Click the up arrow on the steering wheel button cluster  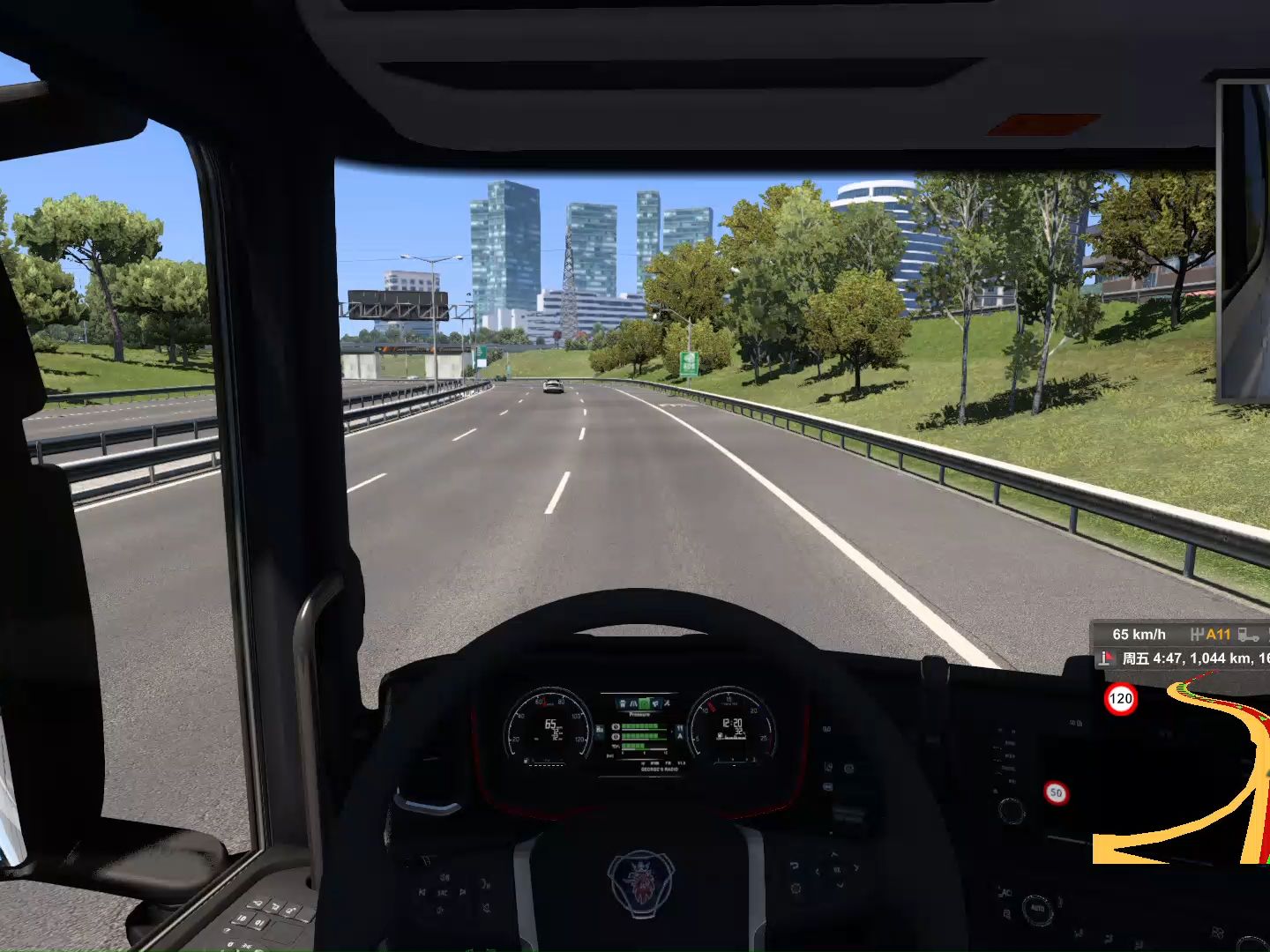(834, 854)
